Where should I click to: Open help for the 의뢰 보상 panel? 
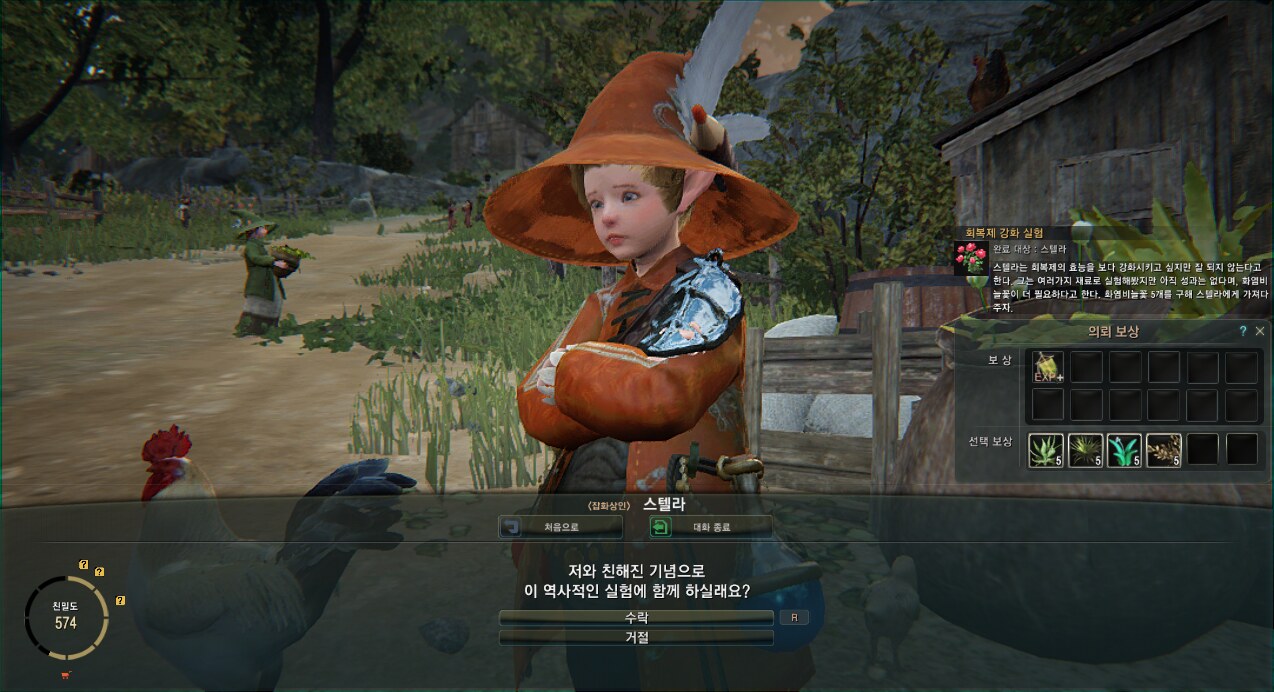click(1243, 331)
